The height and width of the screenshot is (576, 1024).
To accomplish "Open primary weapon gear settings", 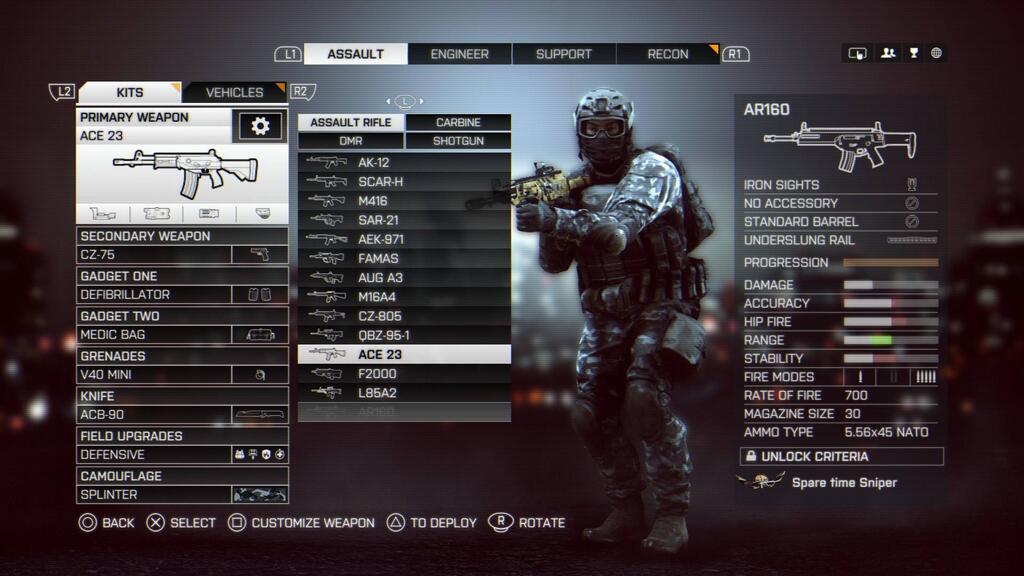I will [x=260, y=126].
